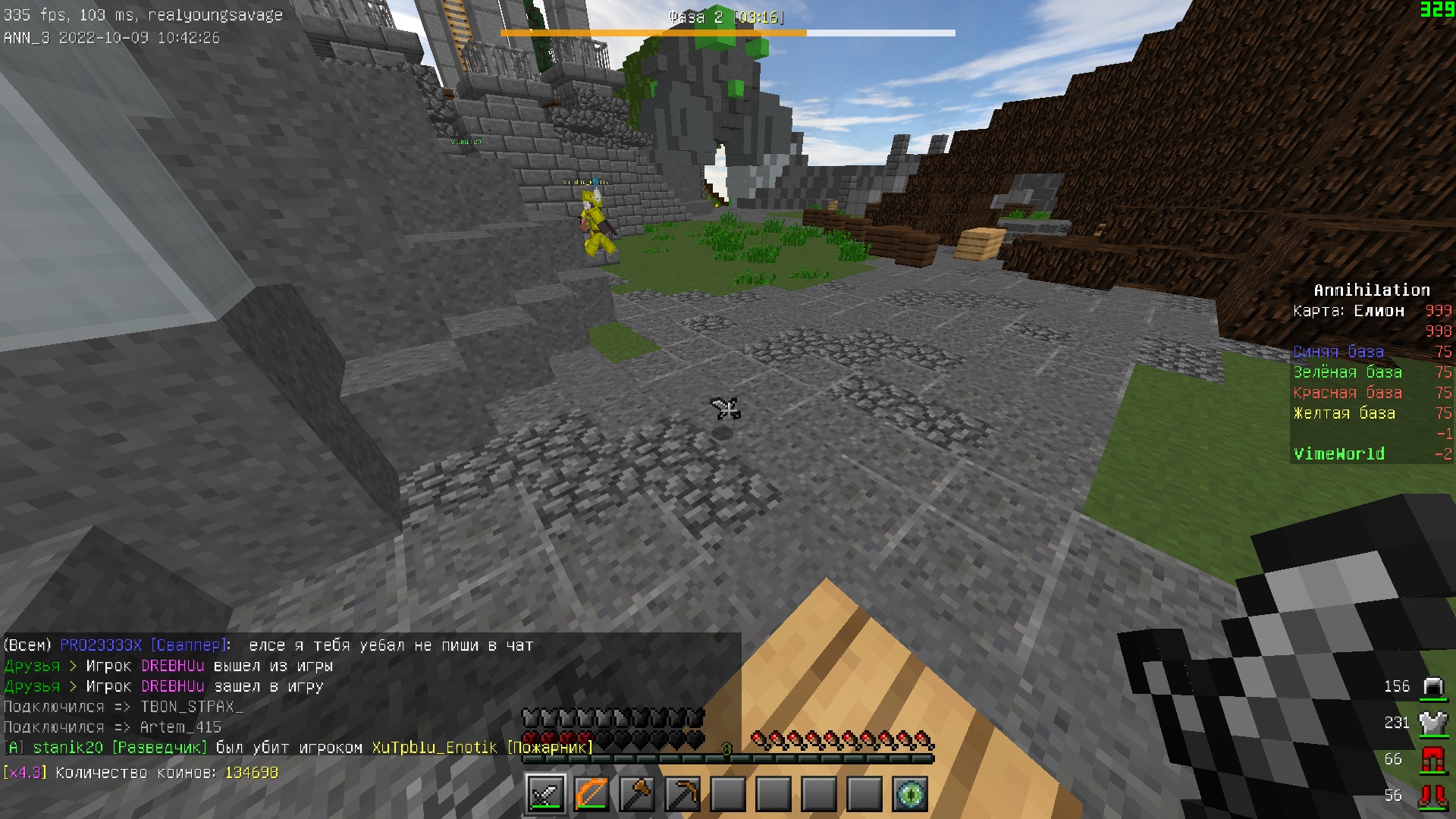Switch to the wooden pickaxe slot
This screenshot has height=819, width=1456.
pos(682,794)
